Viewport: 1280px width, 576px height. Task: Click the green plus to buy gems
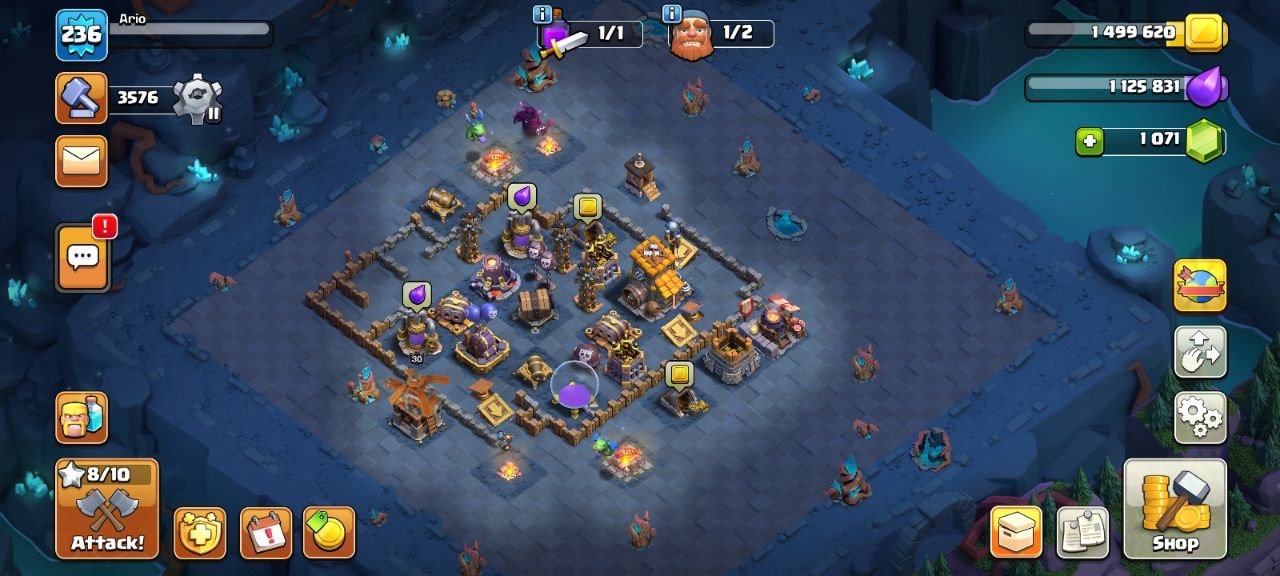coord(1090,142)
